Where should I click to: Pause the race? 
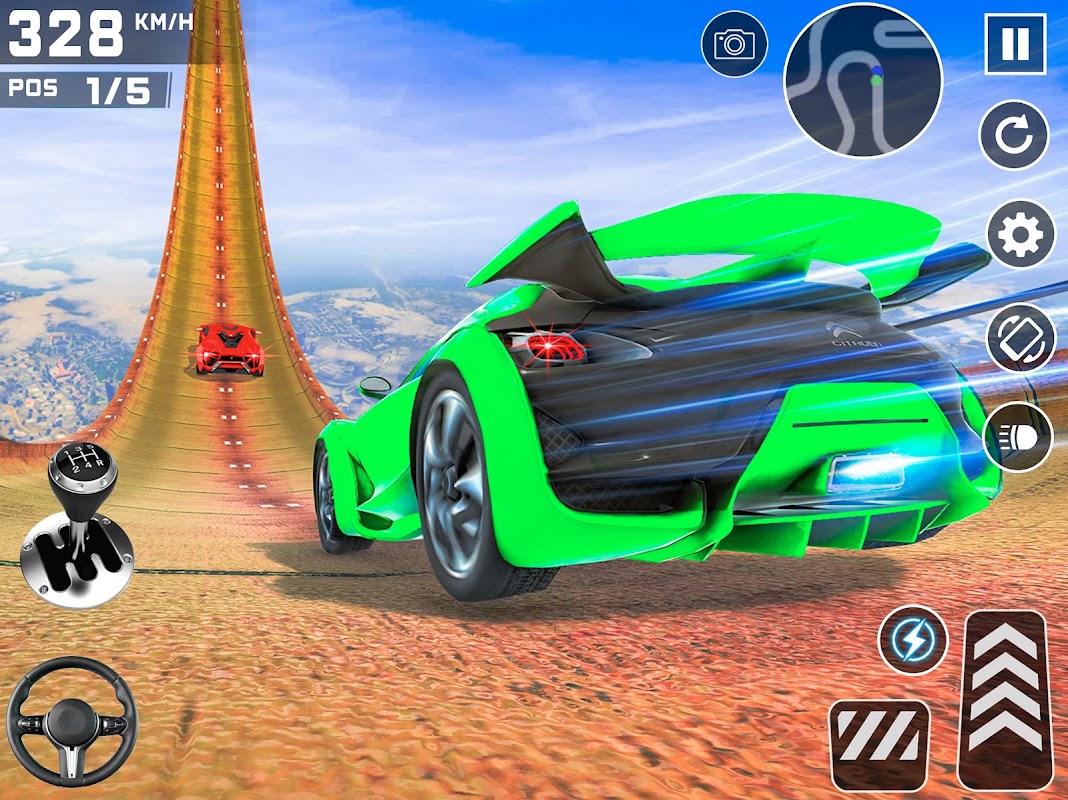pyautogui.click(x=1014, y=44)
